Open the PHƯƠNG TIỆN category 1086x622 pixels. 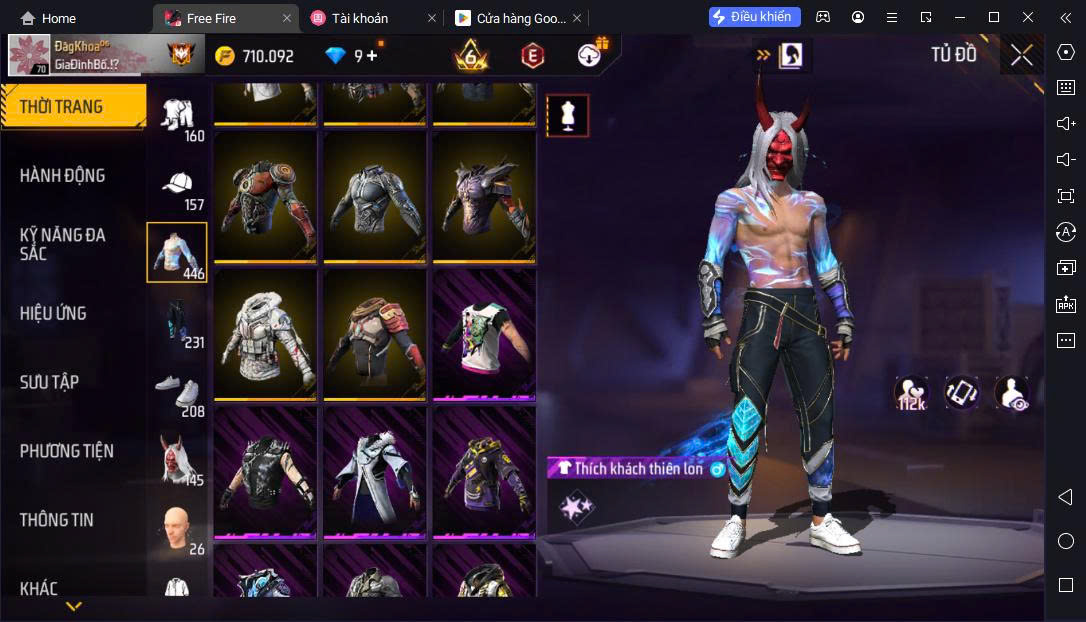(66, 451)
